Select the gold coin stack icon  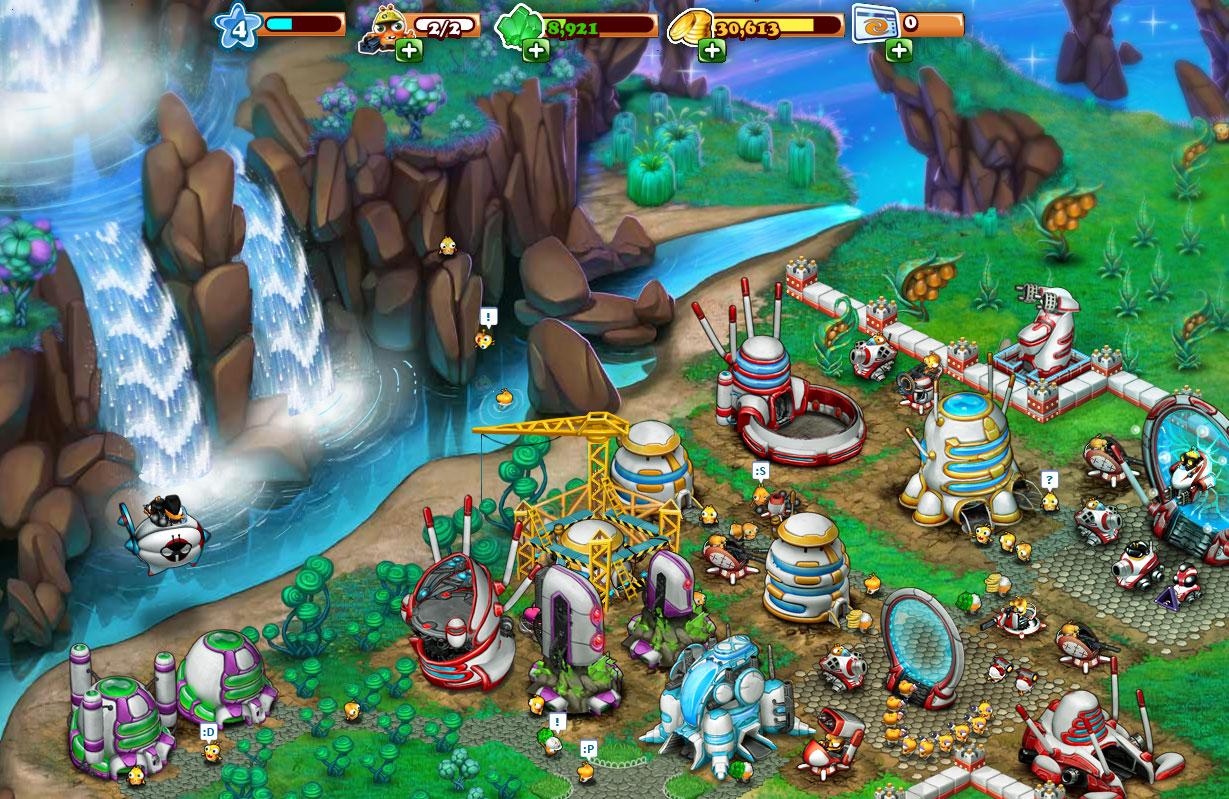[690, 24]
